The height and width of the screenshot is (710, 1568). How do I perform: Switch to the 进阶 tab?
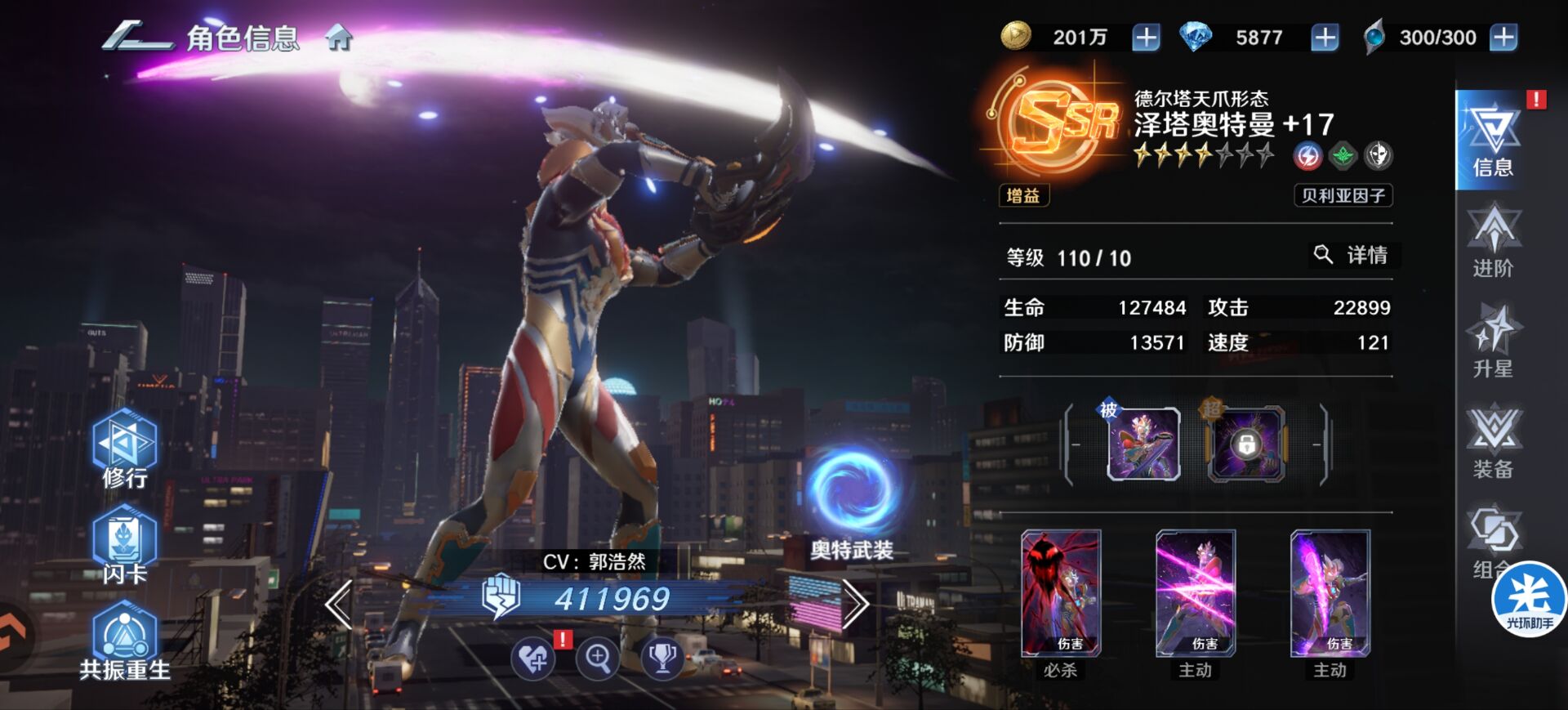1493,242
